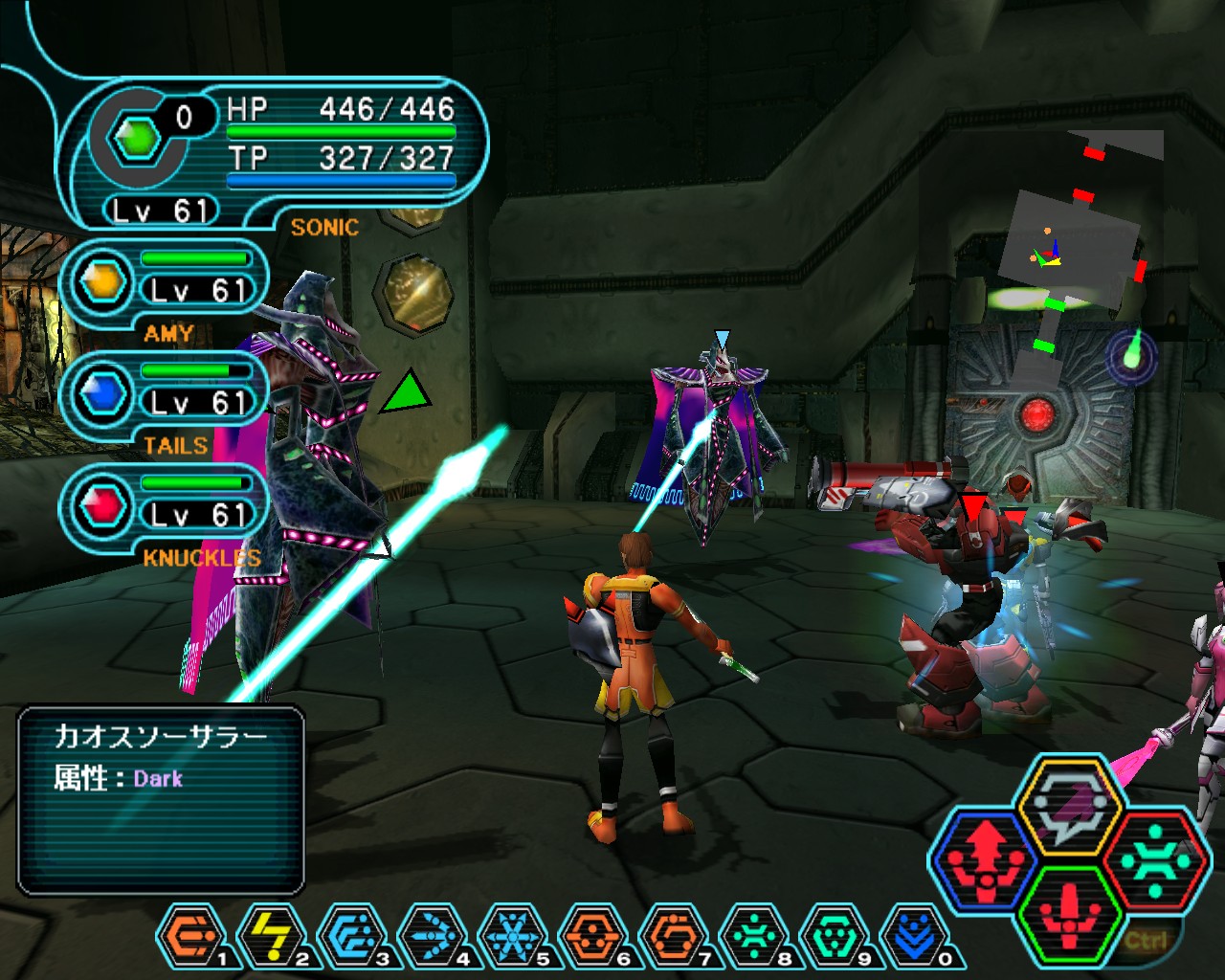This screenshot has width=1225, height=980.
Task: Select the orange hexagon technique in slot 6
Action: tap(590, 932)
